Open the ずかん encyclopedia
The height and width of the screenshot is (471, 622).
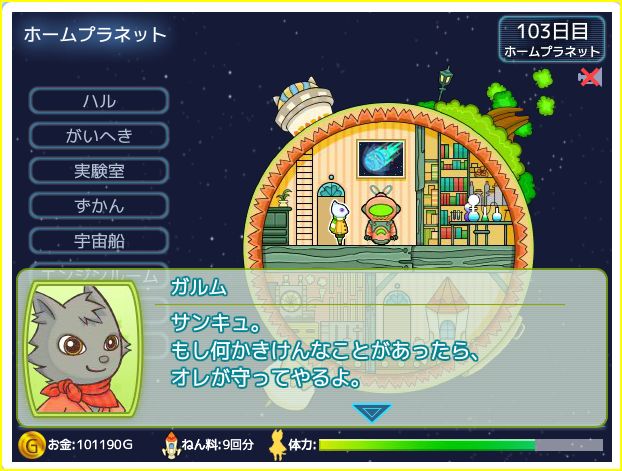tap(99, 206)
